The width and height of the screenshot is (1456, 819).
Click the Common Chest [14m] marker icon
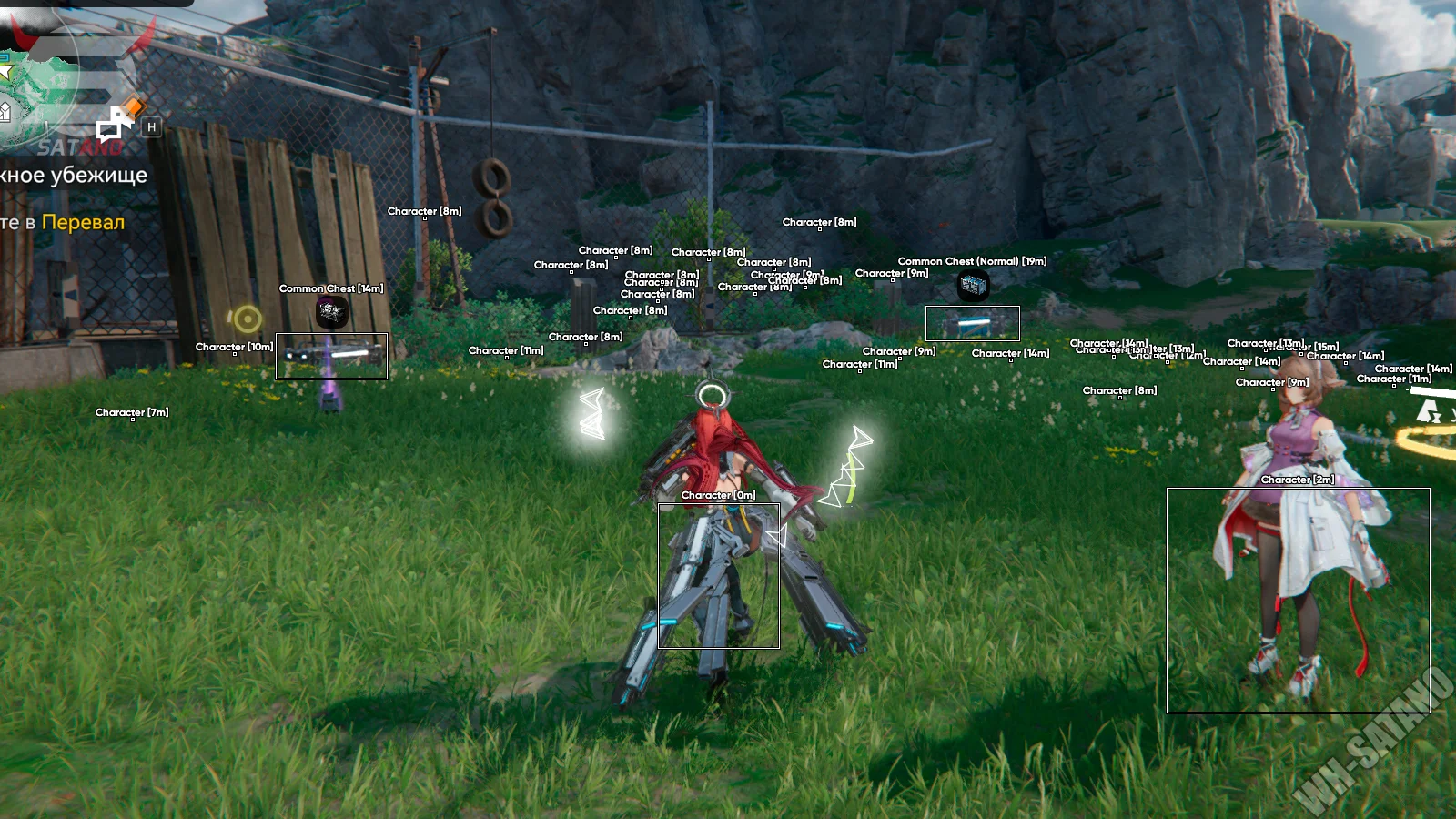tap(331, 312)
